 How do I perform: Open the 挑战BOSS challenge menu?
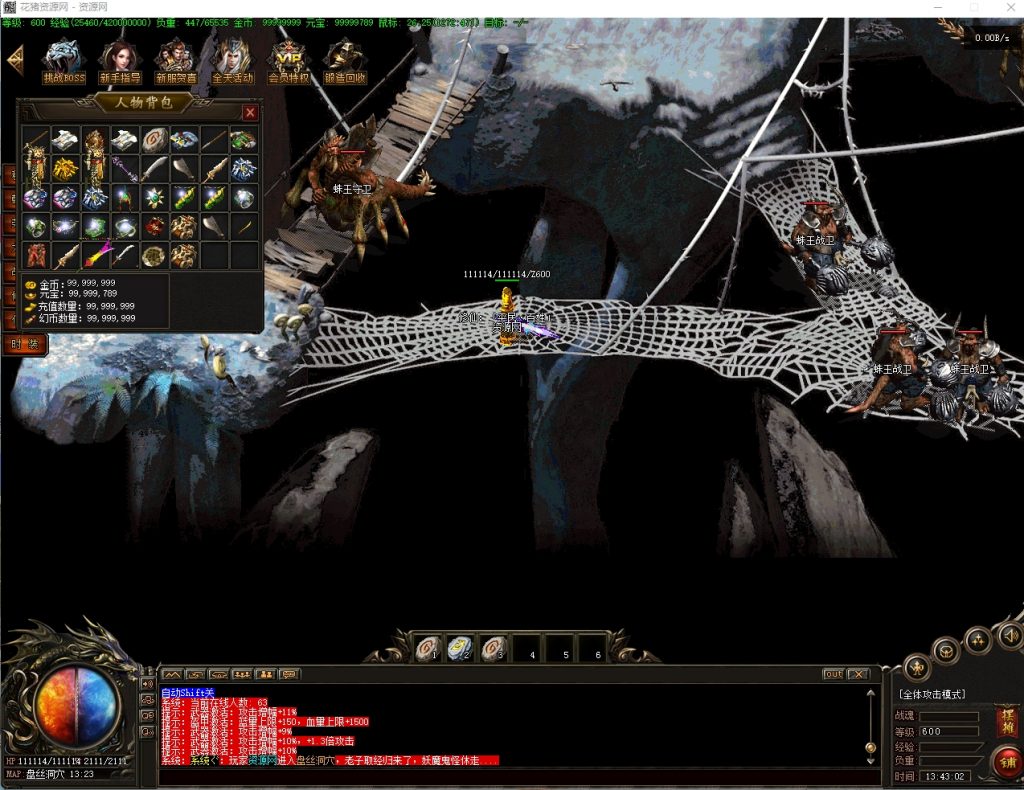pyautogui.click(x=64, y=60)
